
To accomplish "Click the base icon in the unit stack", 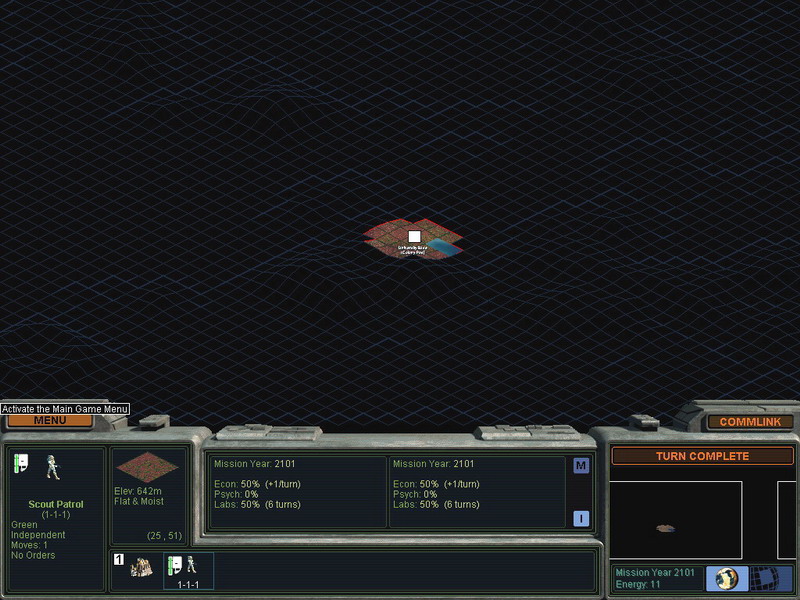I will point(141,567).
